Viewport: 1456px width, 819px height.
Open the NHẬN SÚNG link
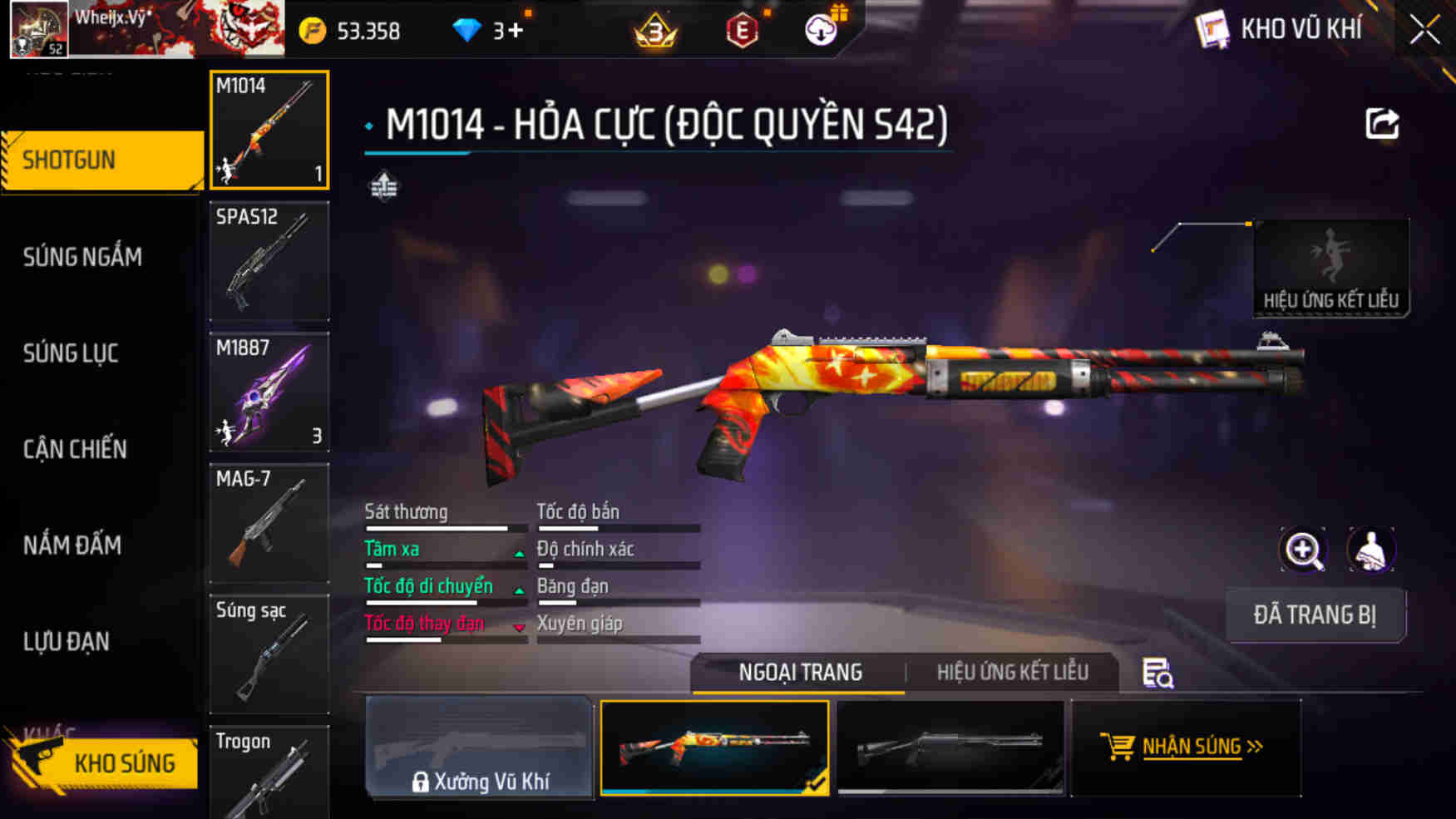click(1190, 747)
